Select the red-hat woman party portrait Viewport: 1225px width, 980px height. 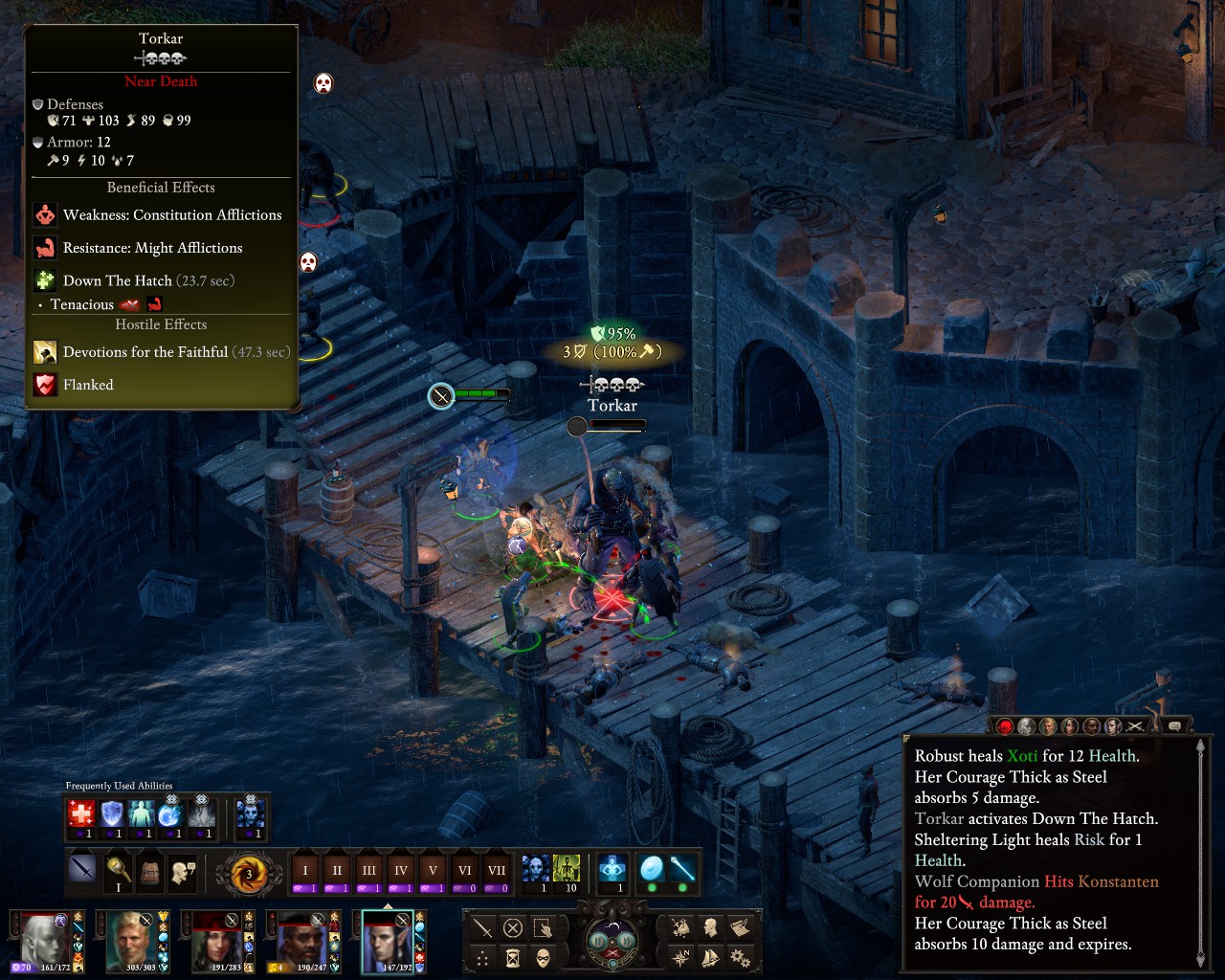coord(216,941)
